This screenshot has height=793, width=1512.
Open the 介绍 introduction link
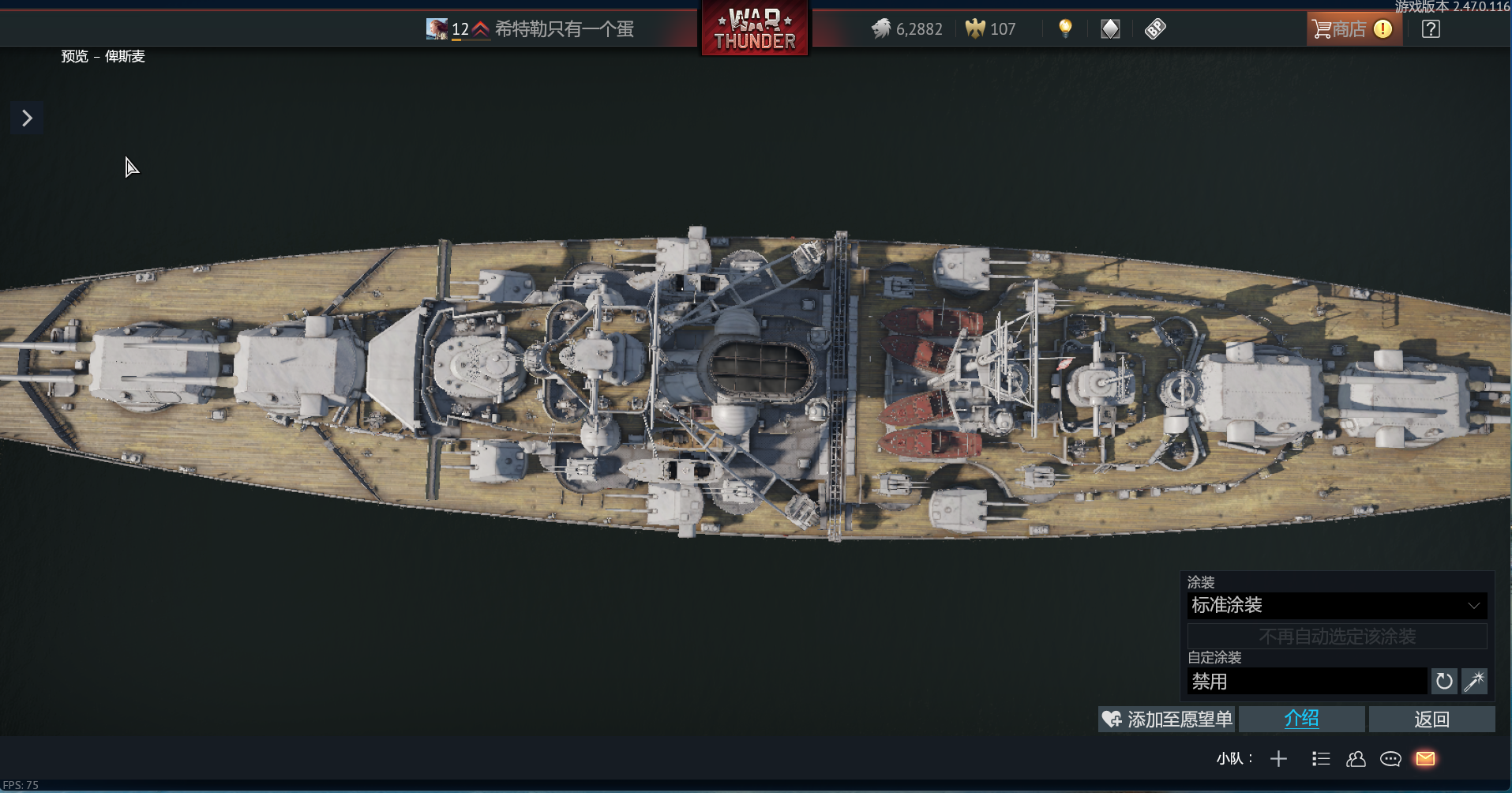coord(1301,720)
